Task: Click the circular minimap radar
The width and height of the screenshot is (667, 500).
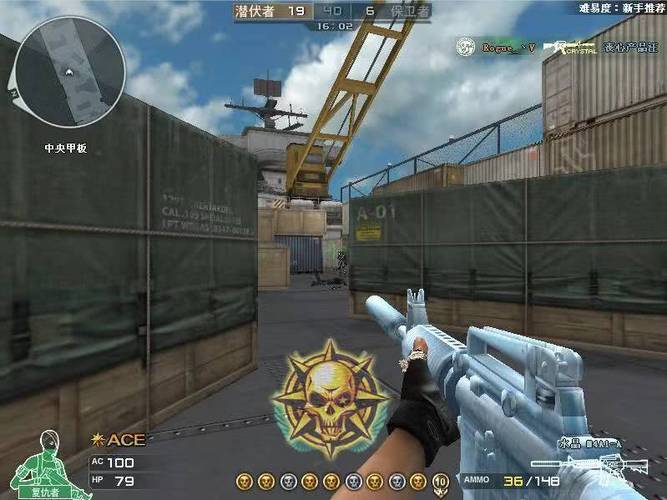Action: (69, 72)
